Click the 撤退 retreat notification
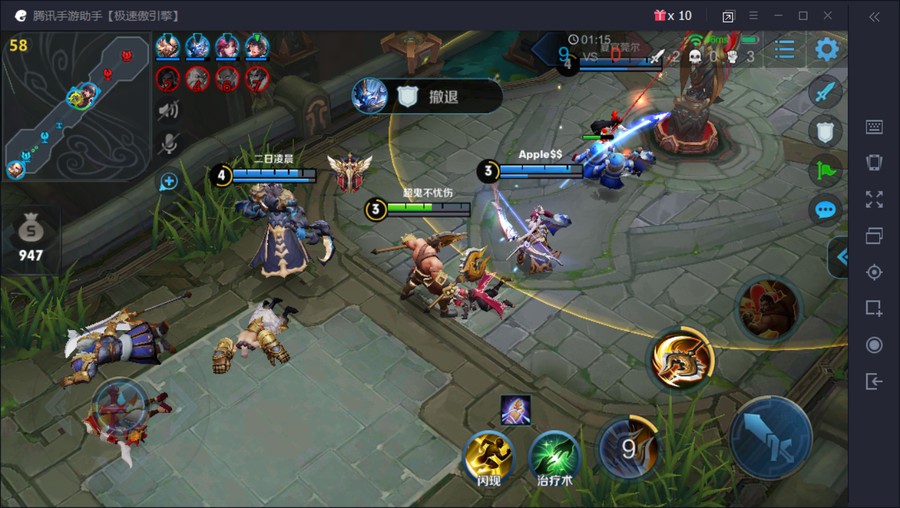The height and width of the screenshot is (508, 900). click(428, 96)
